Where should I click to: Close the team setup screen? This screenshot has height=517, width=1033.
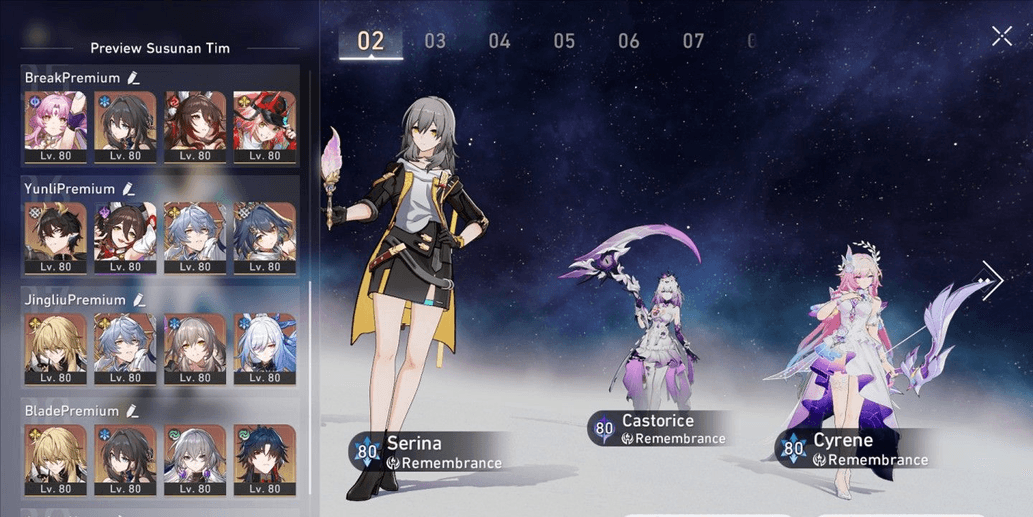pos(1001,37)
